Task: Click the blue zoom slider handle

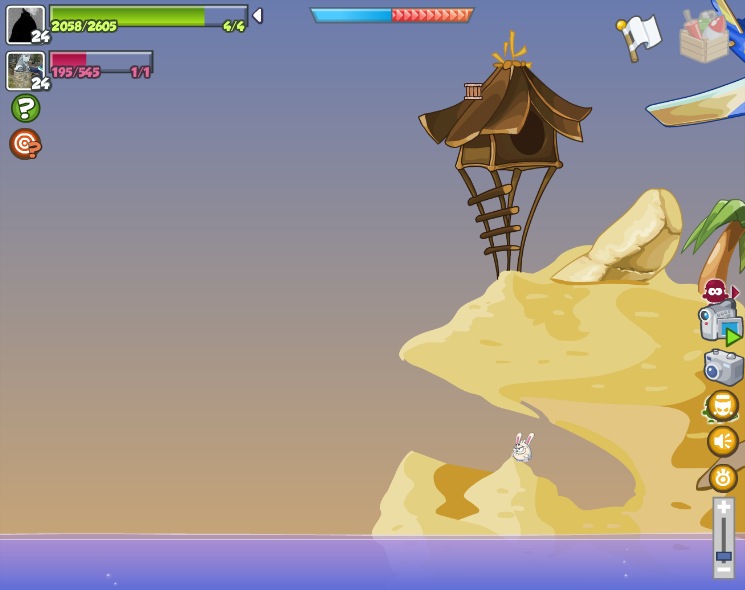Action: coord(723,556)
